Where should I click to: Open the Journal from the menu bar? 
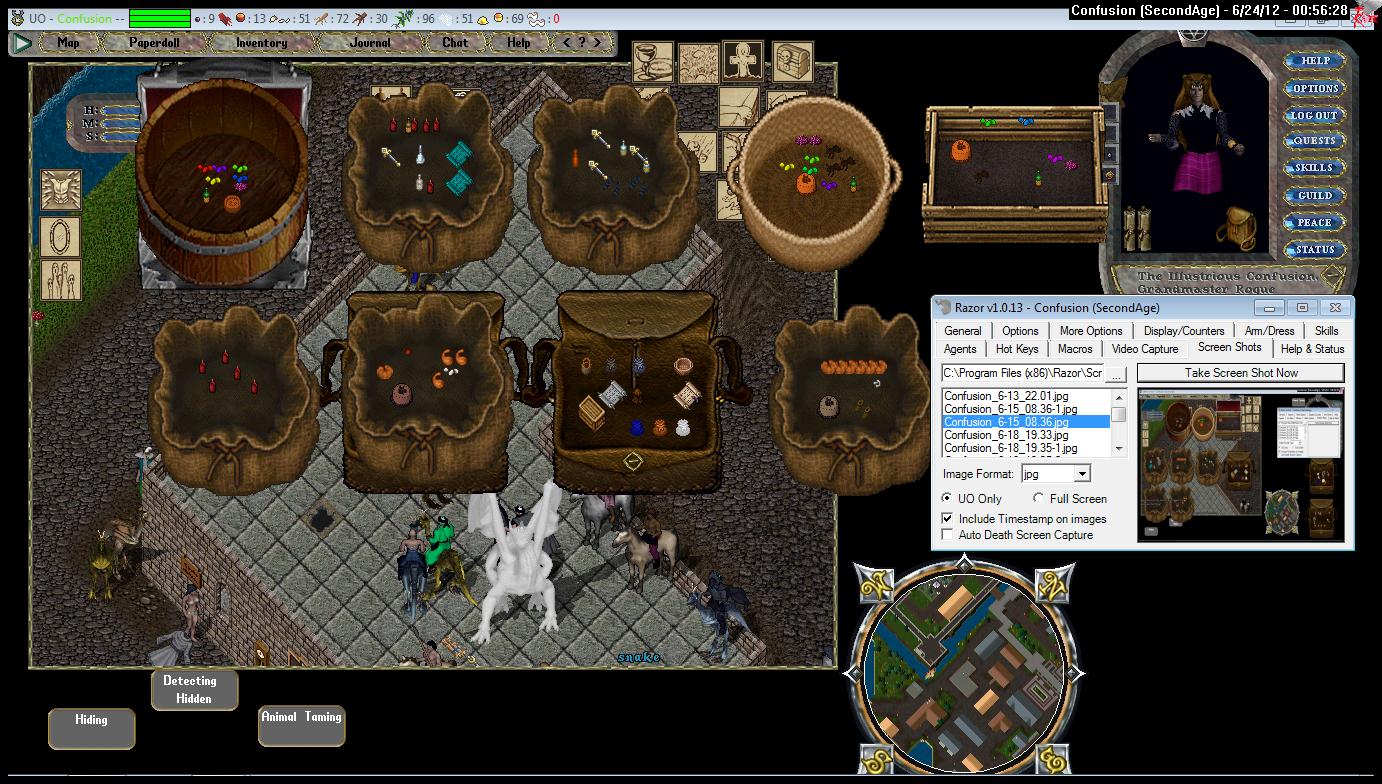pos(370,43)
